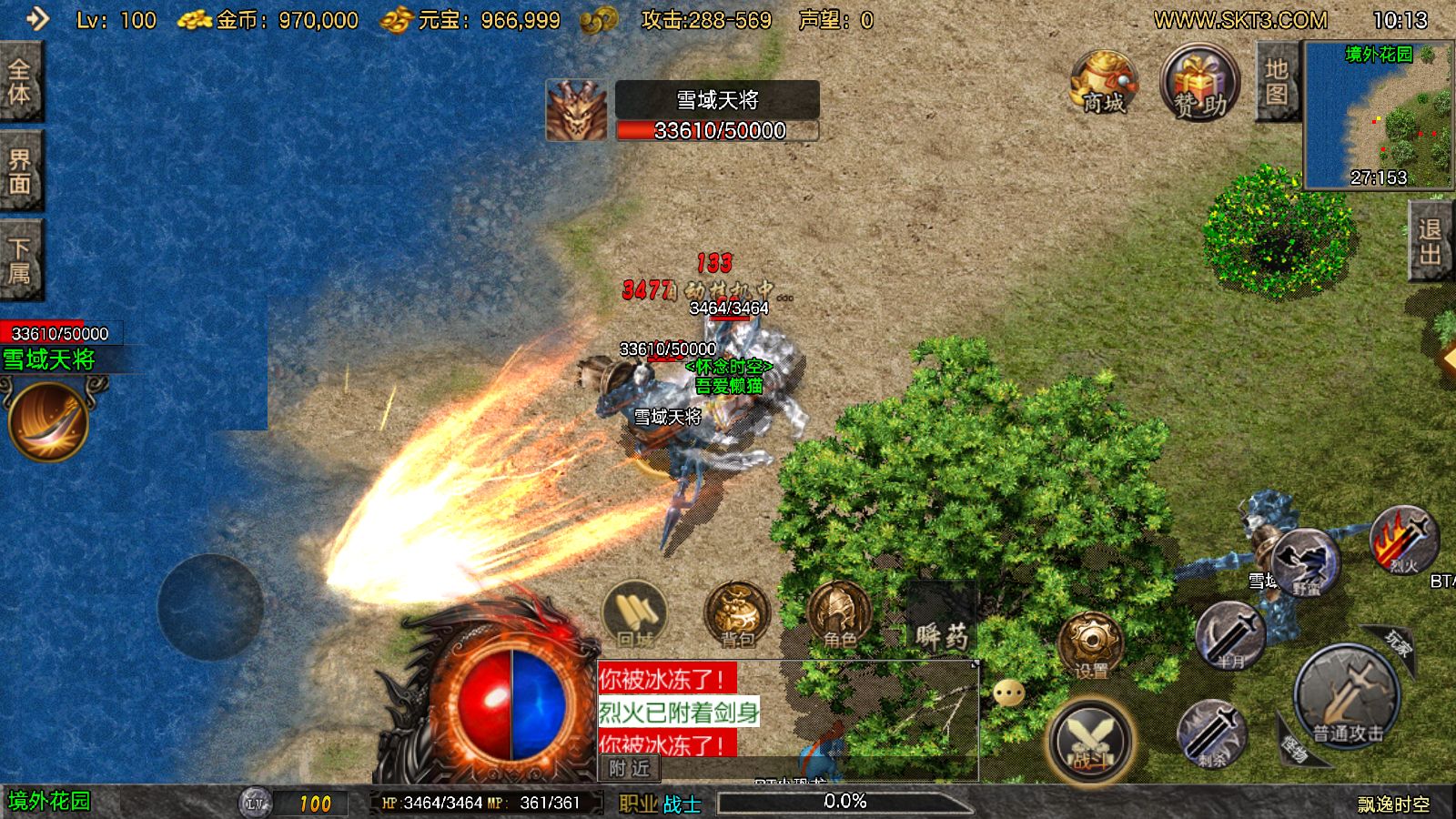The image size is (1456, 819).
Task: Activate the 半月 half-moon sword skill
Action: point(1229,635)
